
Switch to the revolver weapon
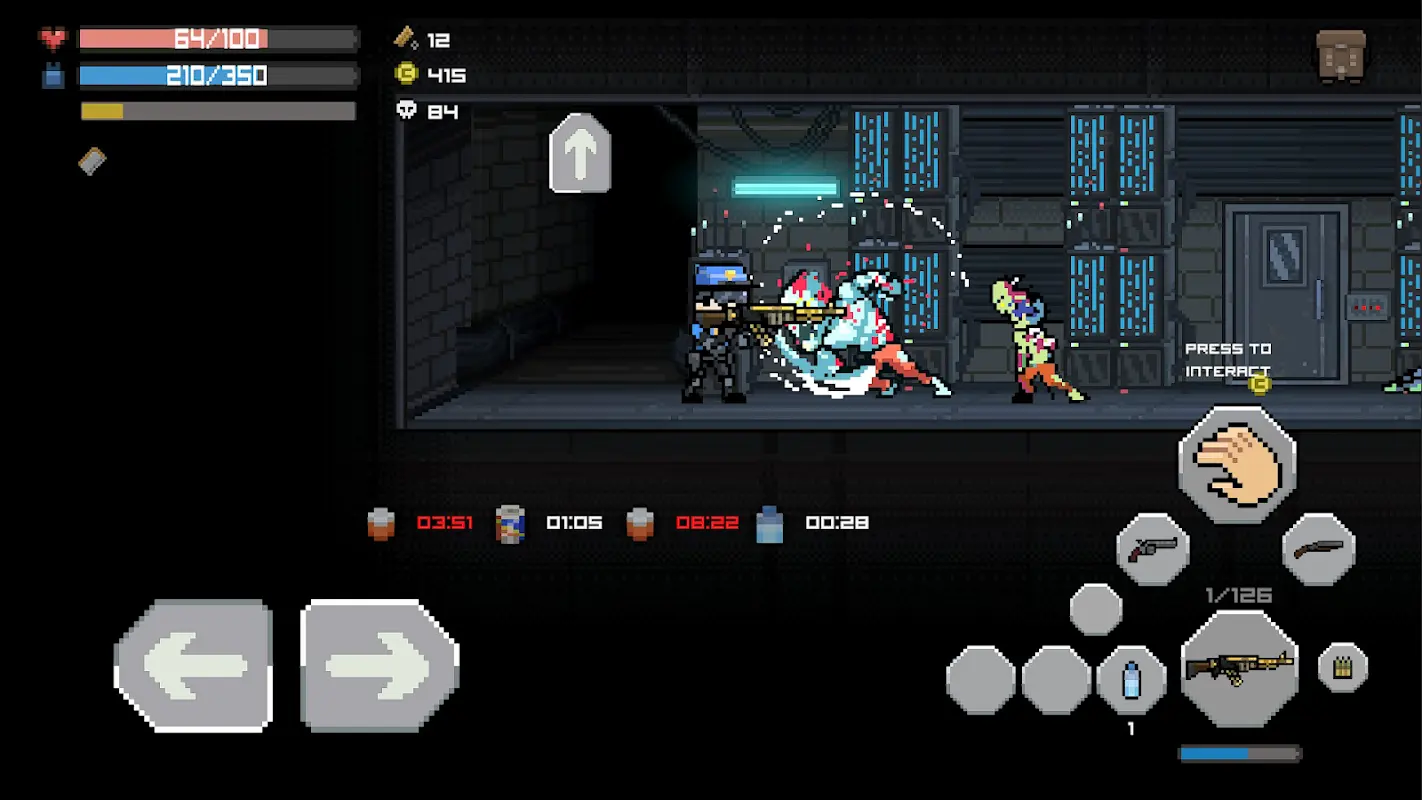[x=1153, y=549]
